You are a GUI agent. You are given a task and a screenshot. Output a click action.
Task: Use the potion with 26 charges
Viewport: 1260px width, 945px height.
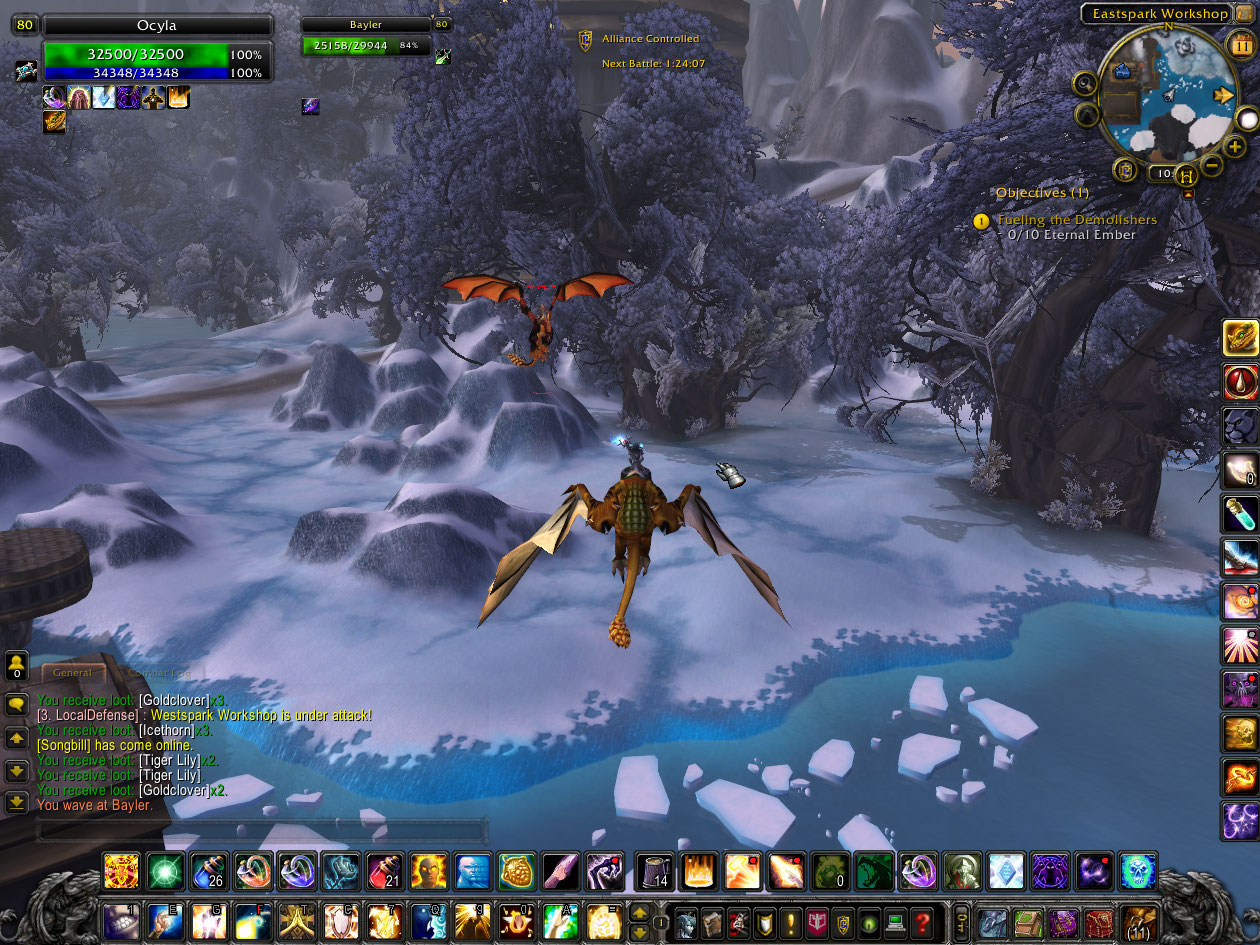click(209, 871)
